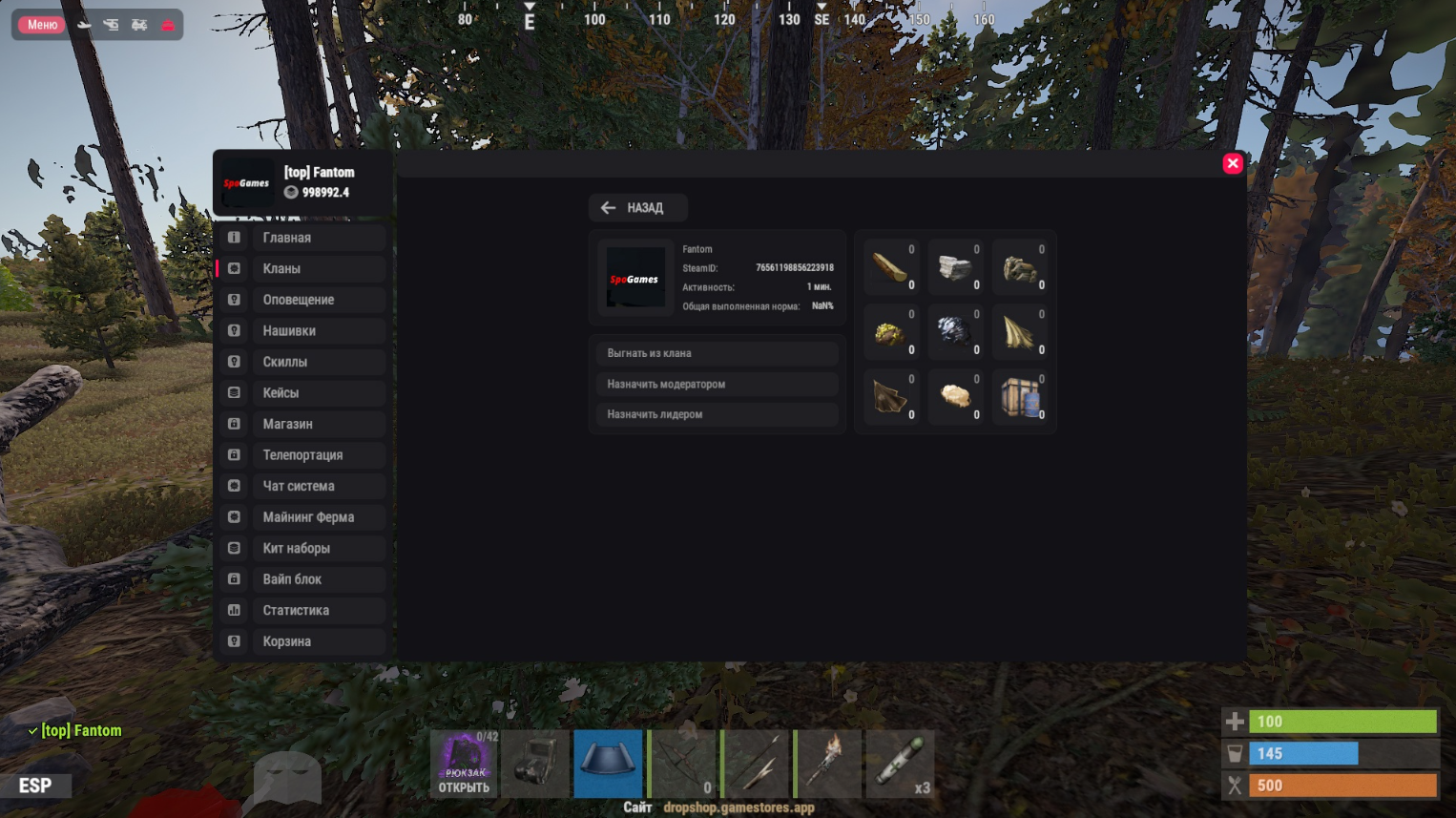Close the clan menu with red X
This screenshot has height=818, width=1456.
point(1233,163)
